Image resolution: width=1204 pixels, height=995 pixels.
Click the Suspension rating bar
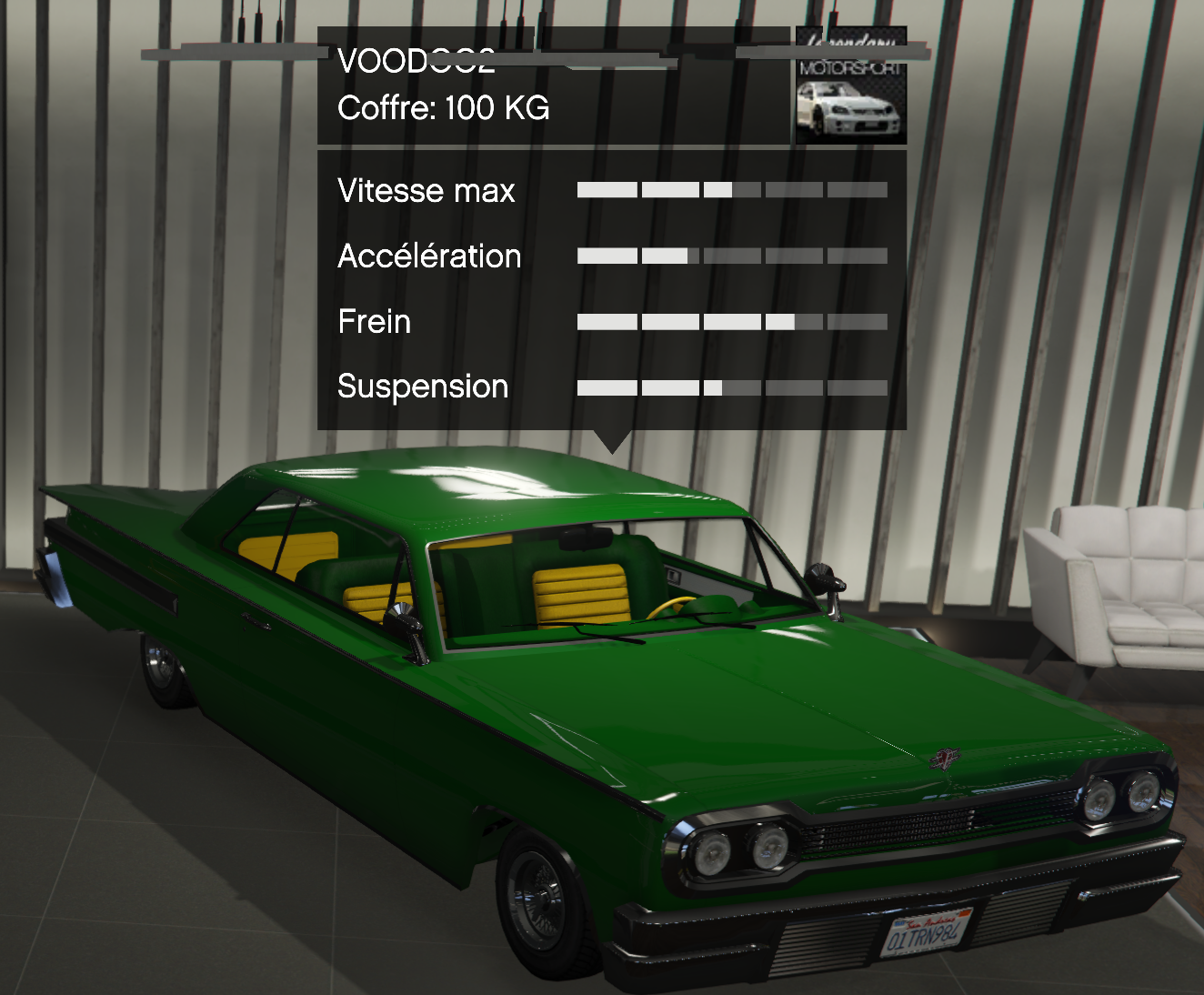tap(732, 387)
